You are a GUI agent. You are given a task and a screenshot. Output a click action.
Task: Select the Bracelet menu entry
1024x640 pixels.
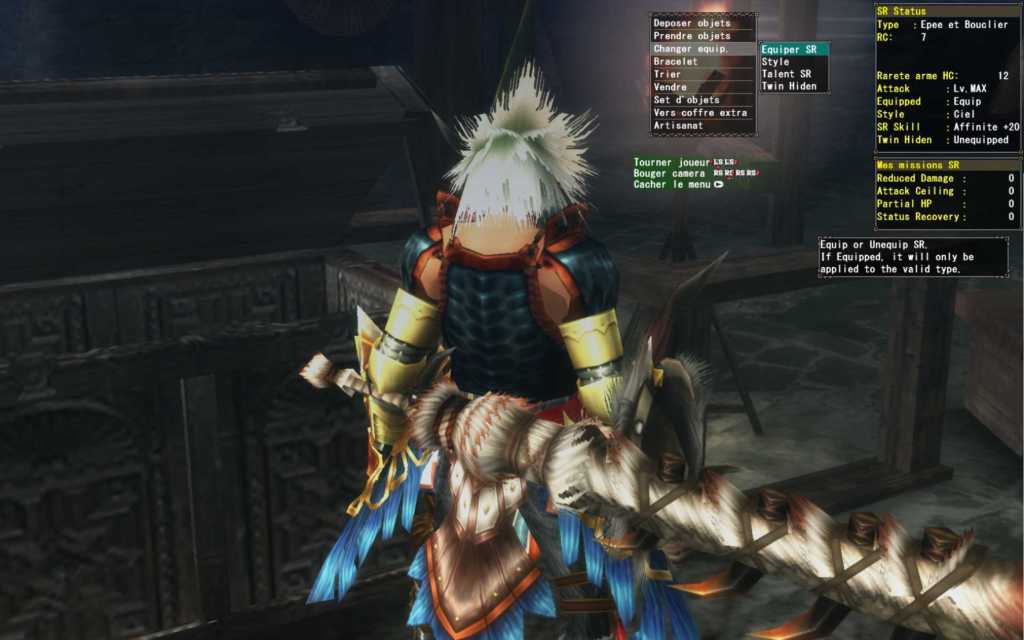[x=675, y=62]
